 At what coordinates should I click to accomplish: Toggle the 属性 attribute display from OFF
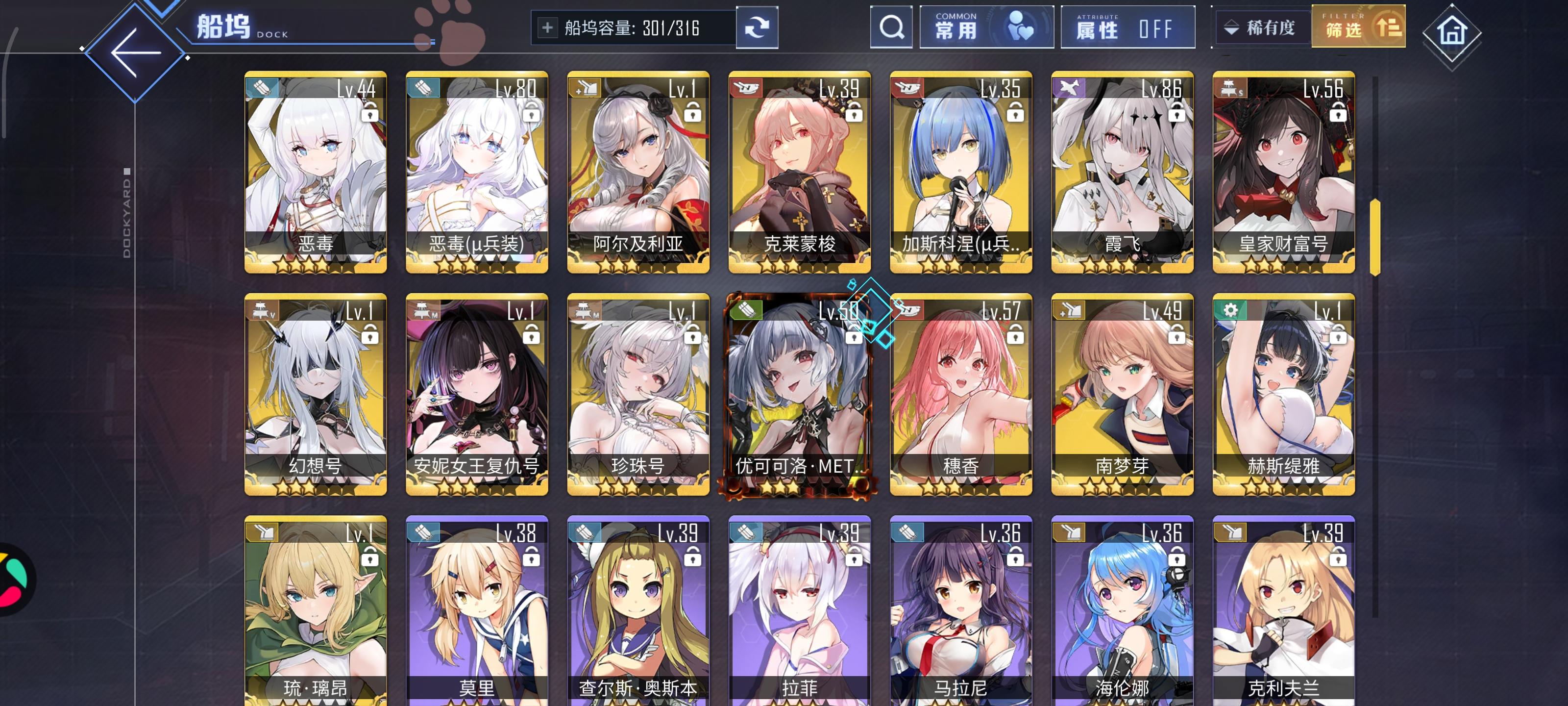(x=1128, y=27)
